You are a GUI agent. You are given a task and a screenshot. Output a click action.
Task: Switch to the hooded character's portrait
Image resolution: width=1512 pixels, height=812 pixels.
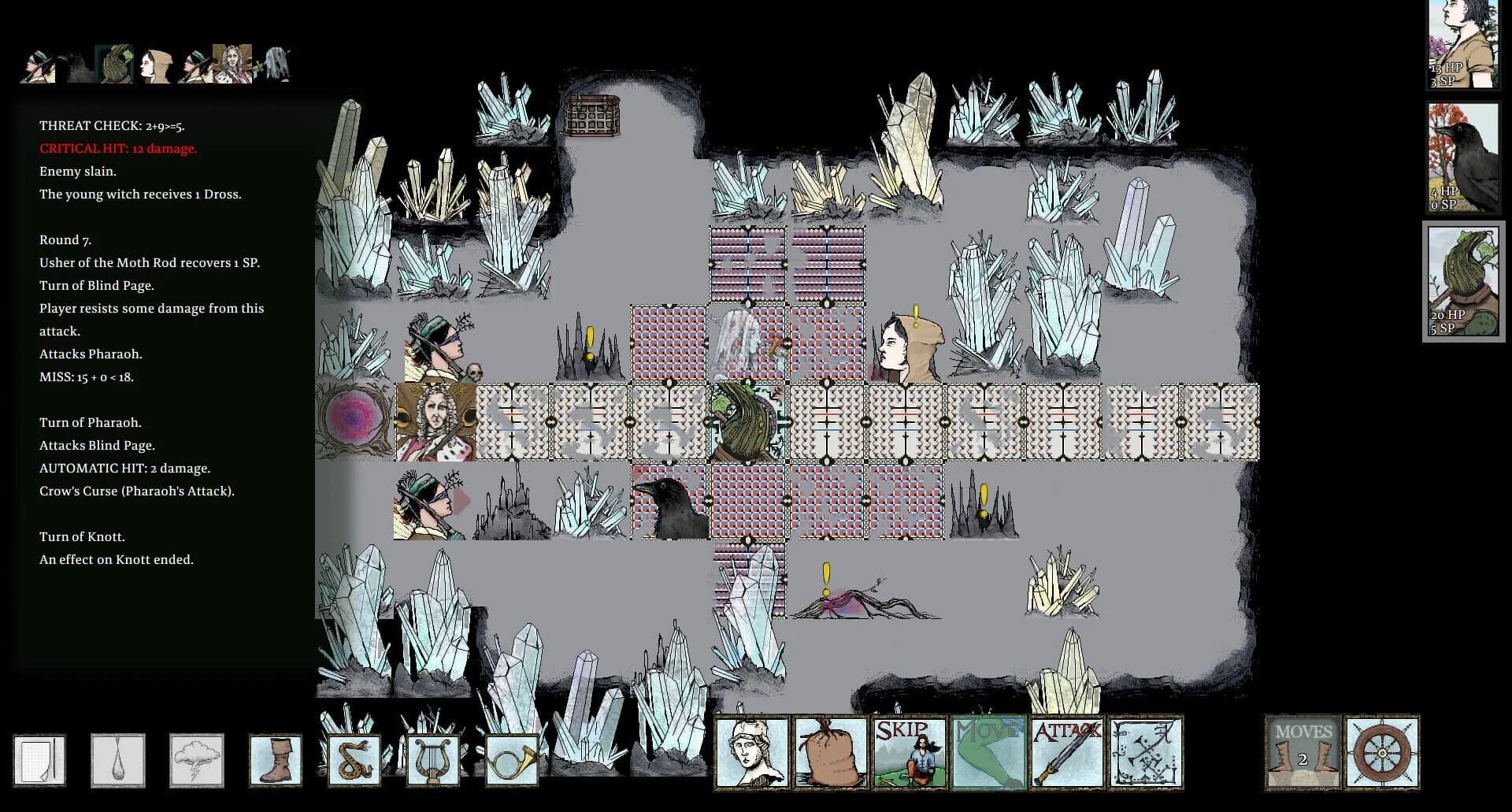point(154,65)
